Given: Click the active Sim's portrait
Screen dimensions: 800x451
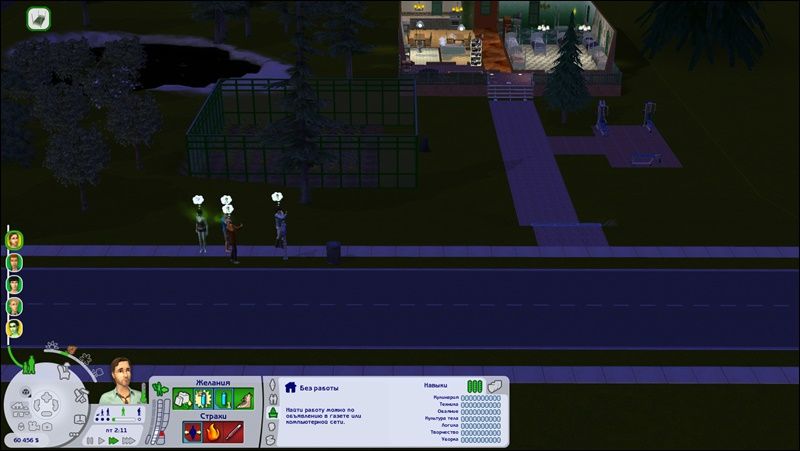Looking at the screenshot, I should (122, 378).
